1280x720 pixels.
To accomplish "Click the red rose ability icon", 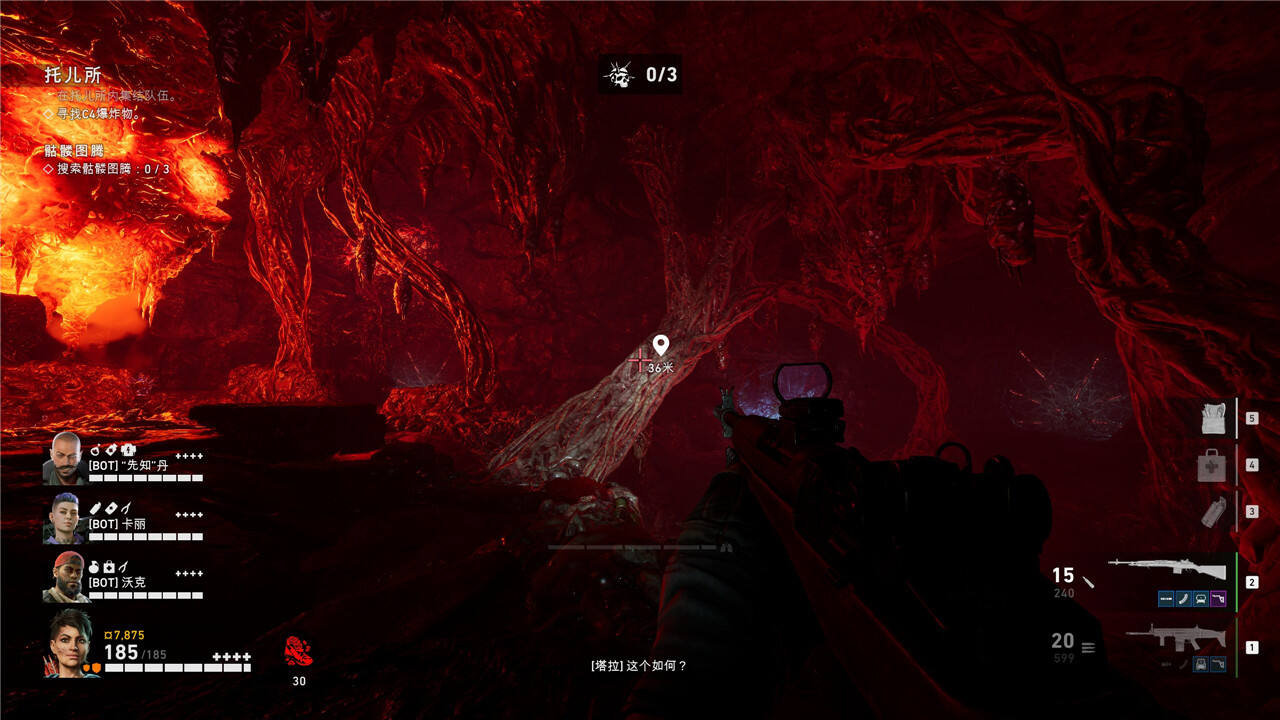I will (x=298, y=652).
